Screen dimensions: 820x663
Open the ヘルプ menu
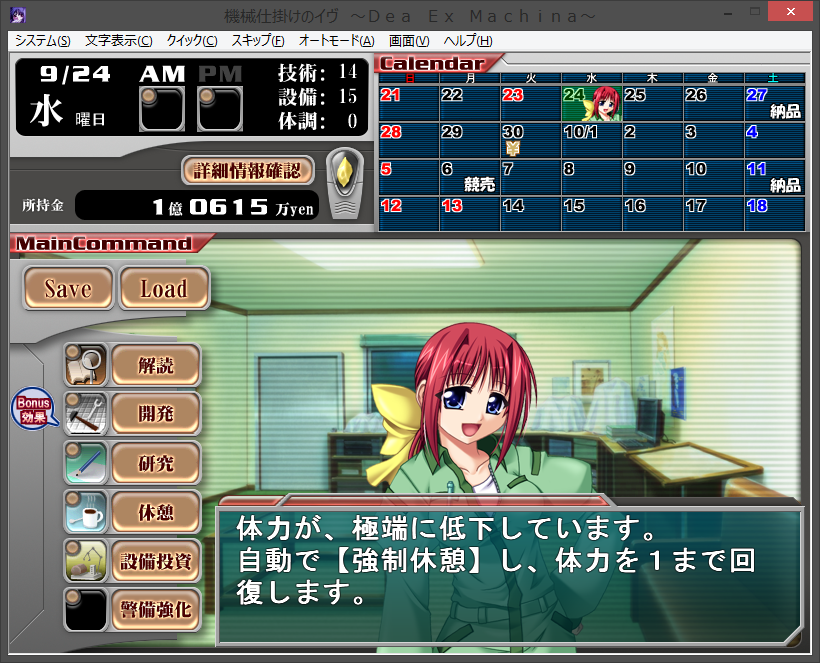467,41
